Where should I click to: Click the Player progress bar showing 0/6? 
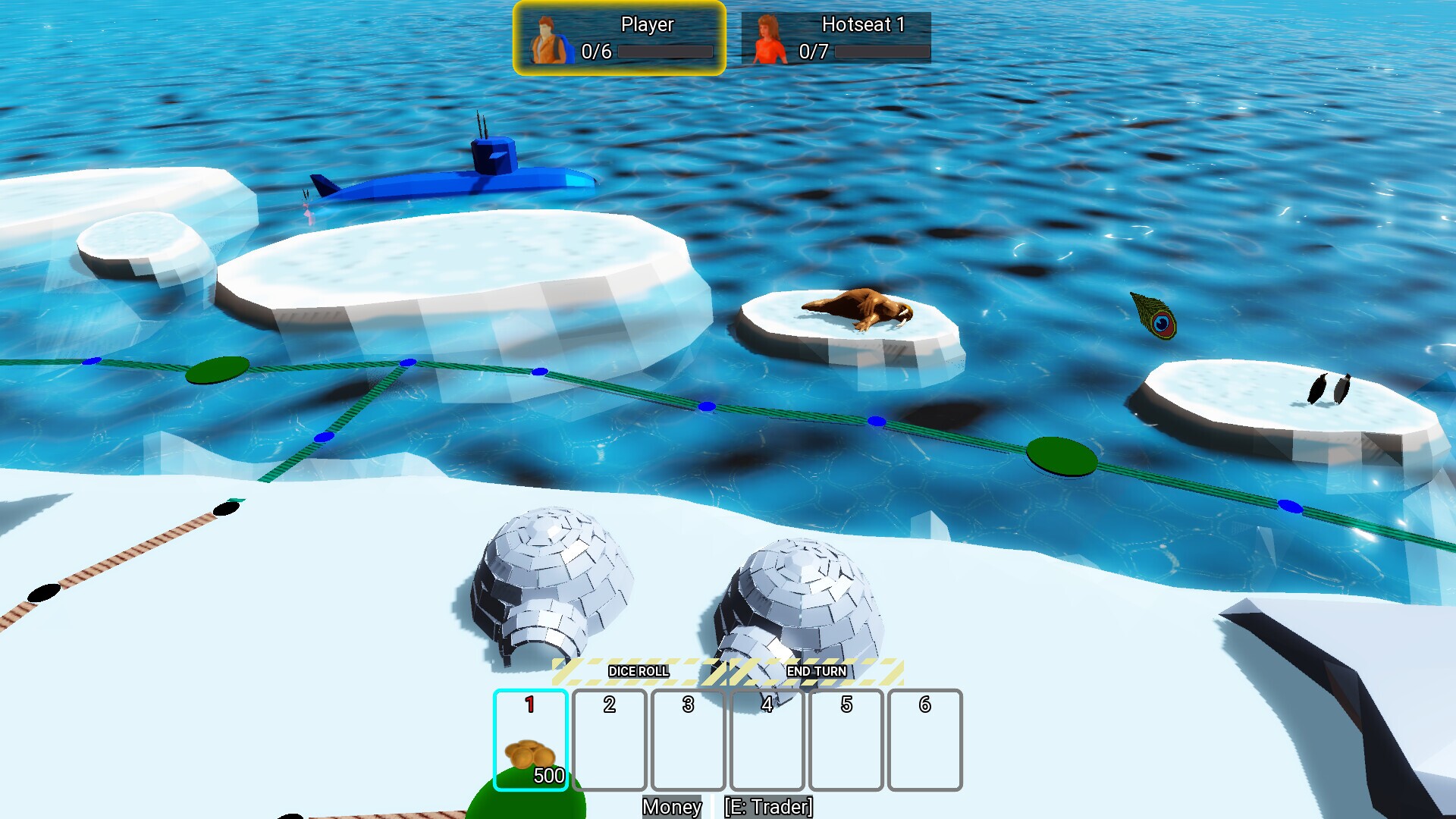(666, 52)
